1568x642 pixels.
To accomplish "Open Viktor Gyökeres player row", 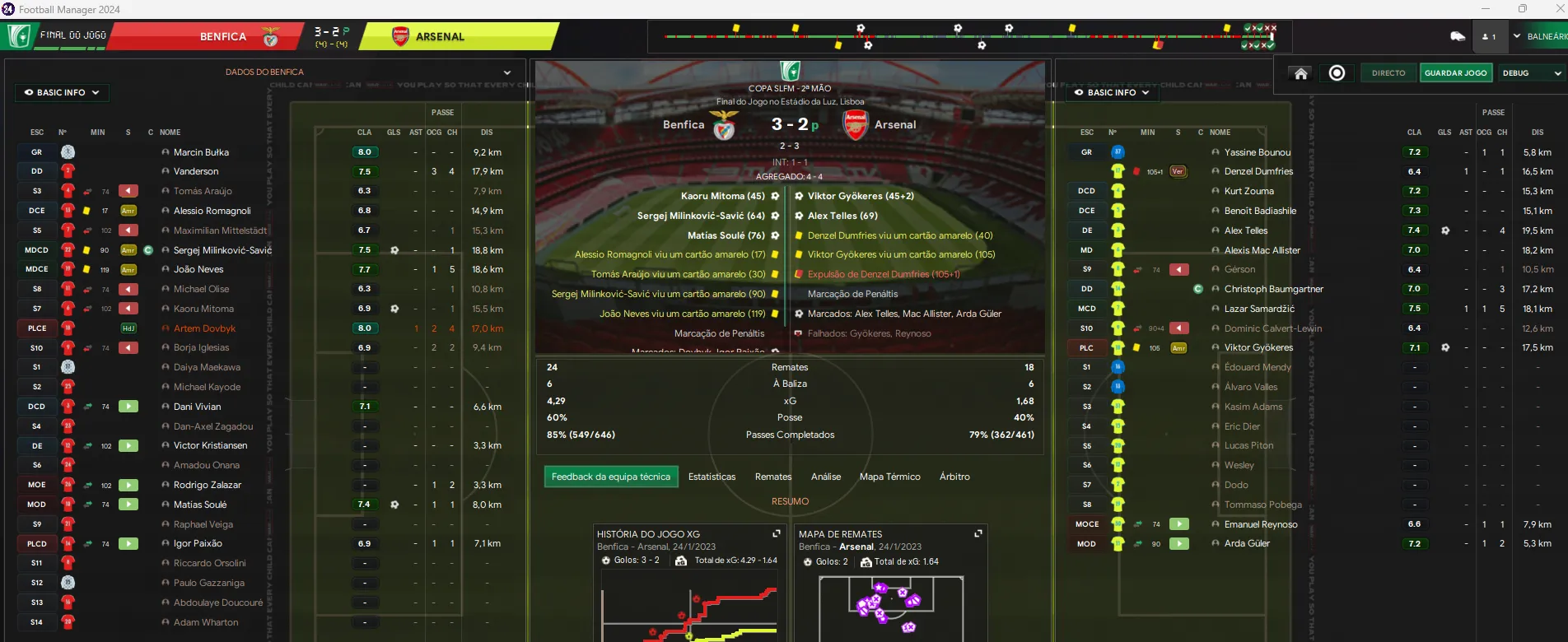I will [x=1258, y=347].
